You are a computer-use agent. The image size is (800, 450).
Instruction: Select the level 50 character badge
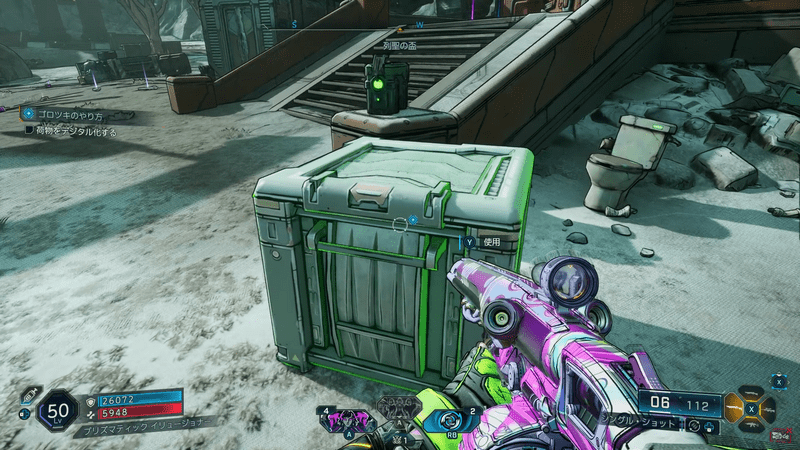pyautogui.click(x=58, y=409)
